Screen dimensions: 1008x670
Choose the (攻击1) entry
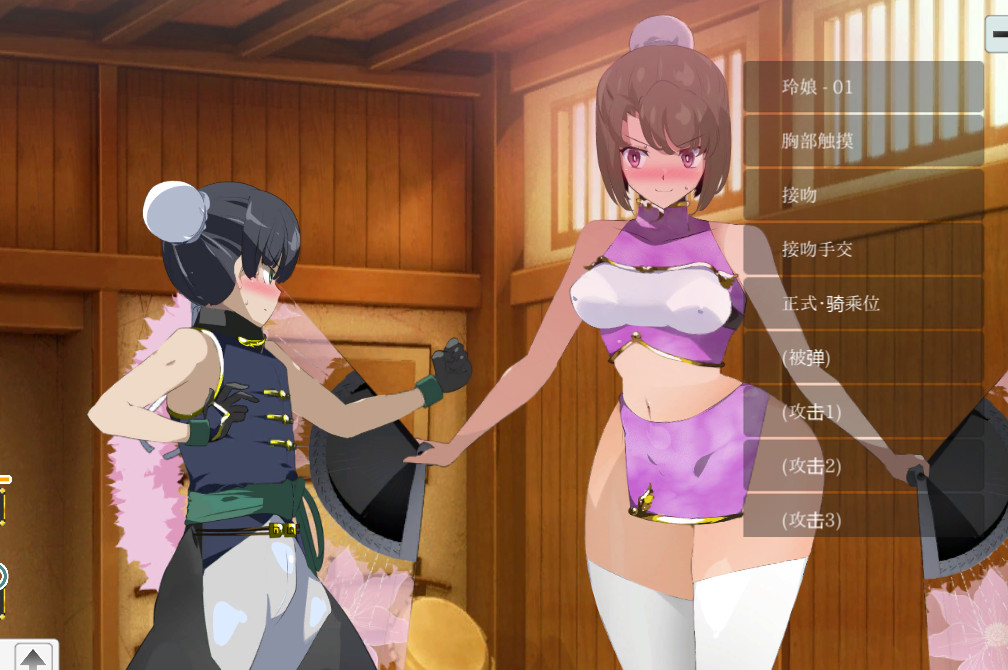pyautogui.click(x=863, y=411)
